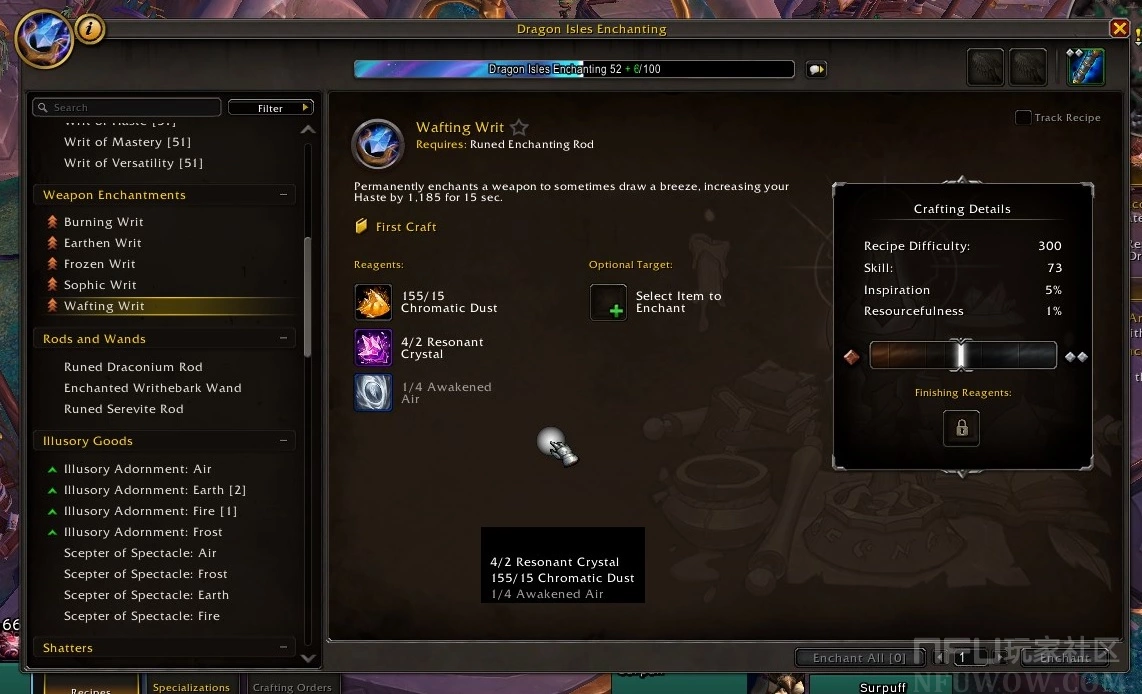Image resolution: width=1142 pixels, height=694 pixels.
Task: Collapse the Illusory Goods category
Action: click(x=284, y=441)
